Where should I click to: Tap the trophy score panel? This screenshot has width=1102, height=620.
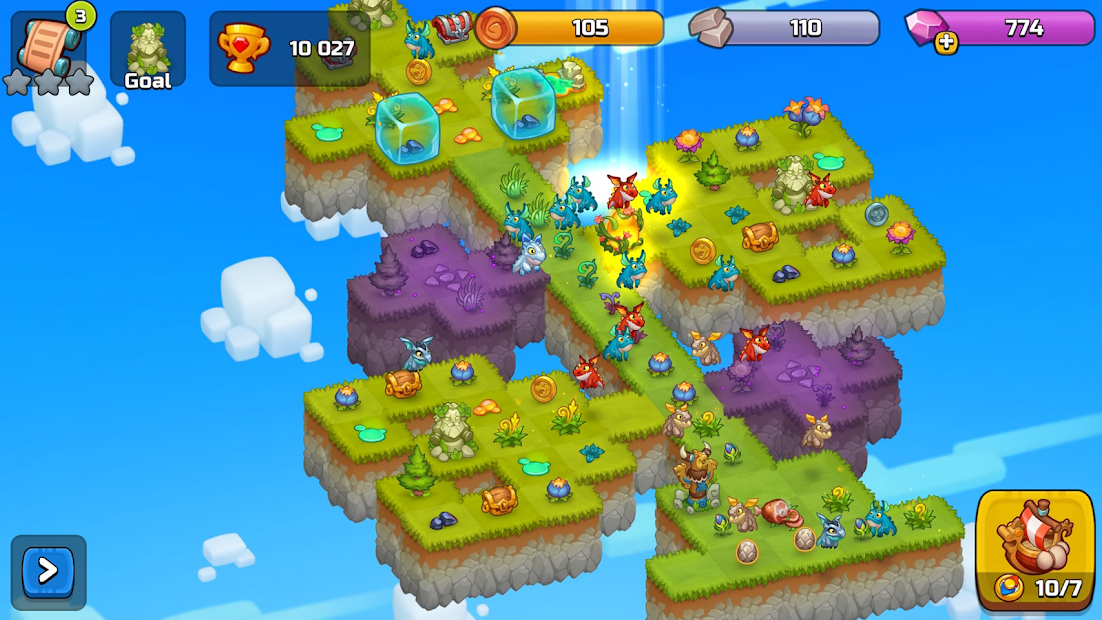pos(289,48)
